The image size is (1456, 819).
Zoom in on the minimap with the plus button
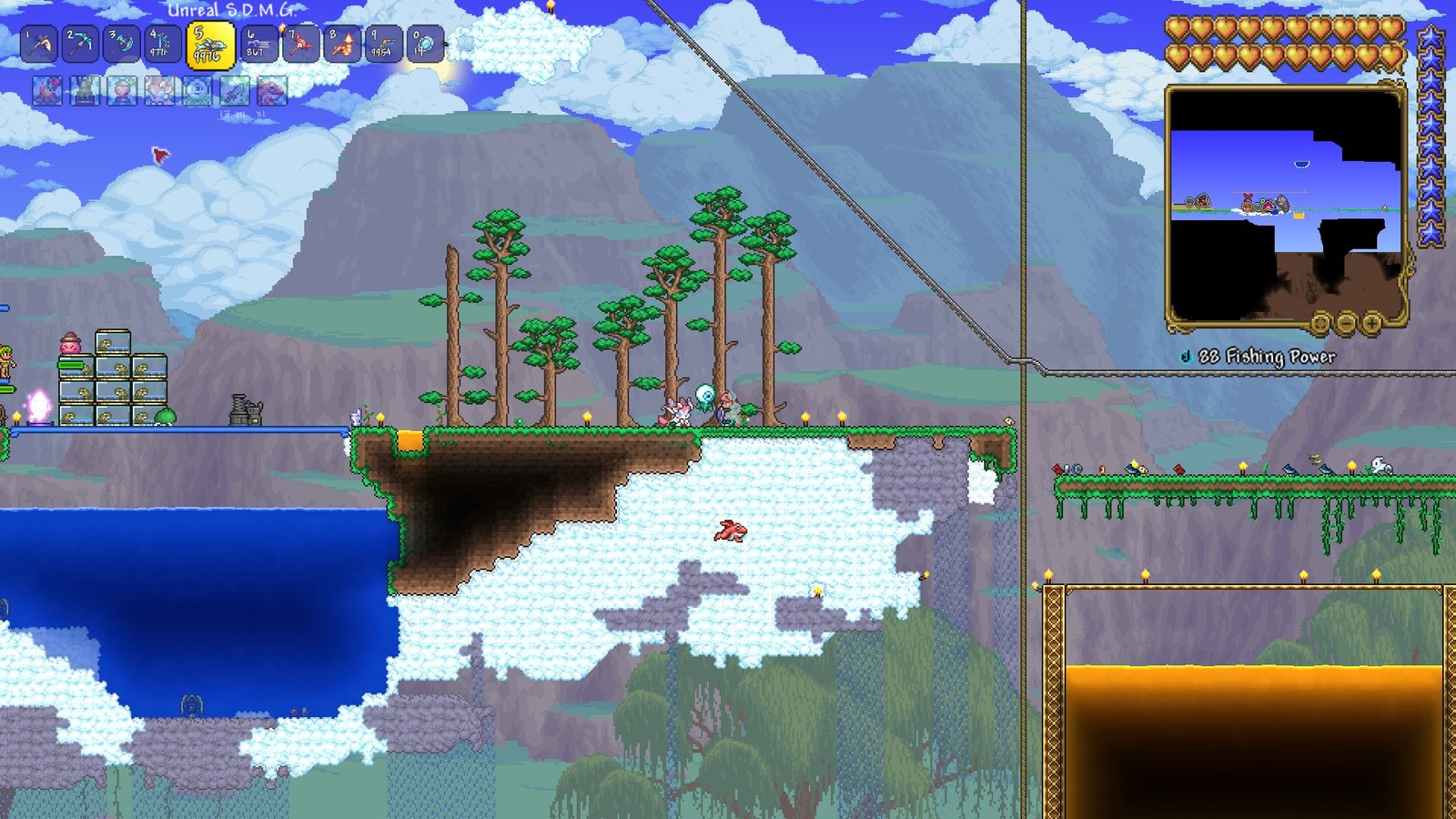tap(1371, 325)
